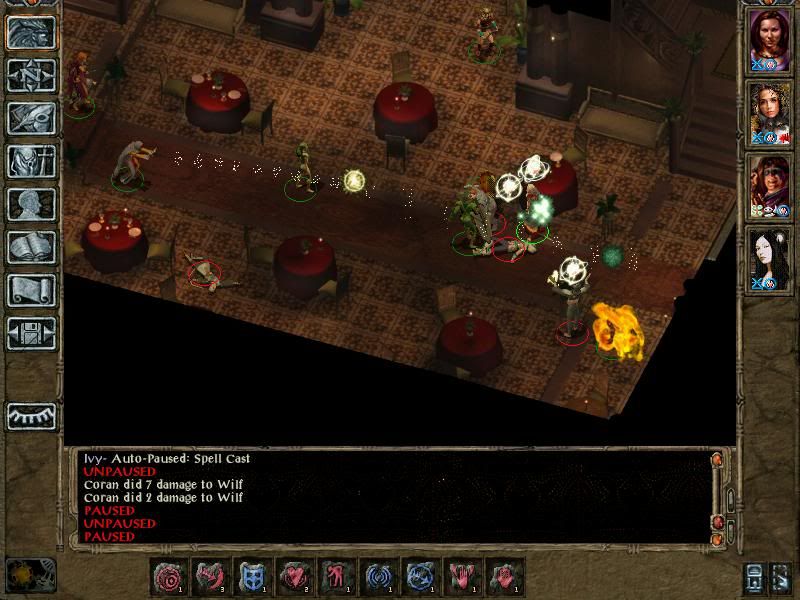Select the portrait of the curly-haired woman

[x=770, y=112]
